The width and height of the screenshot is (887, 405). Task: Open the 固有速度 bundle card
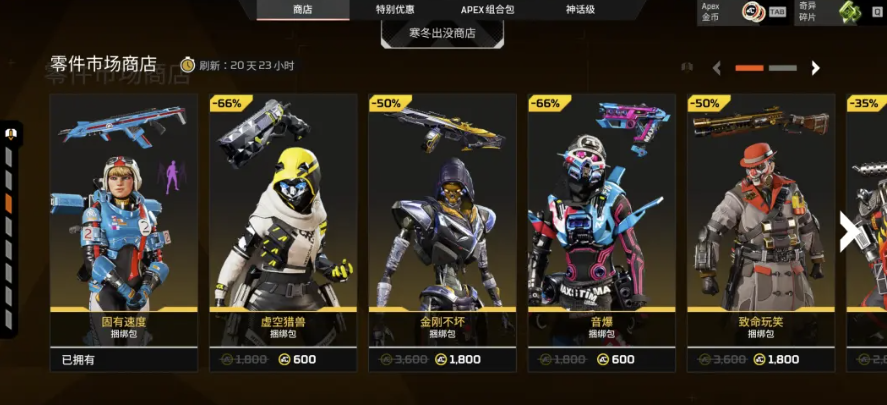(x=124, y=232)
